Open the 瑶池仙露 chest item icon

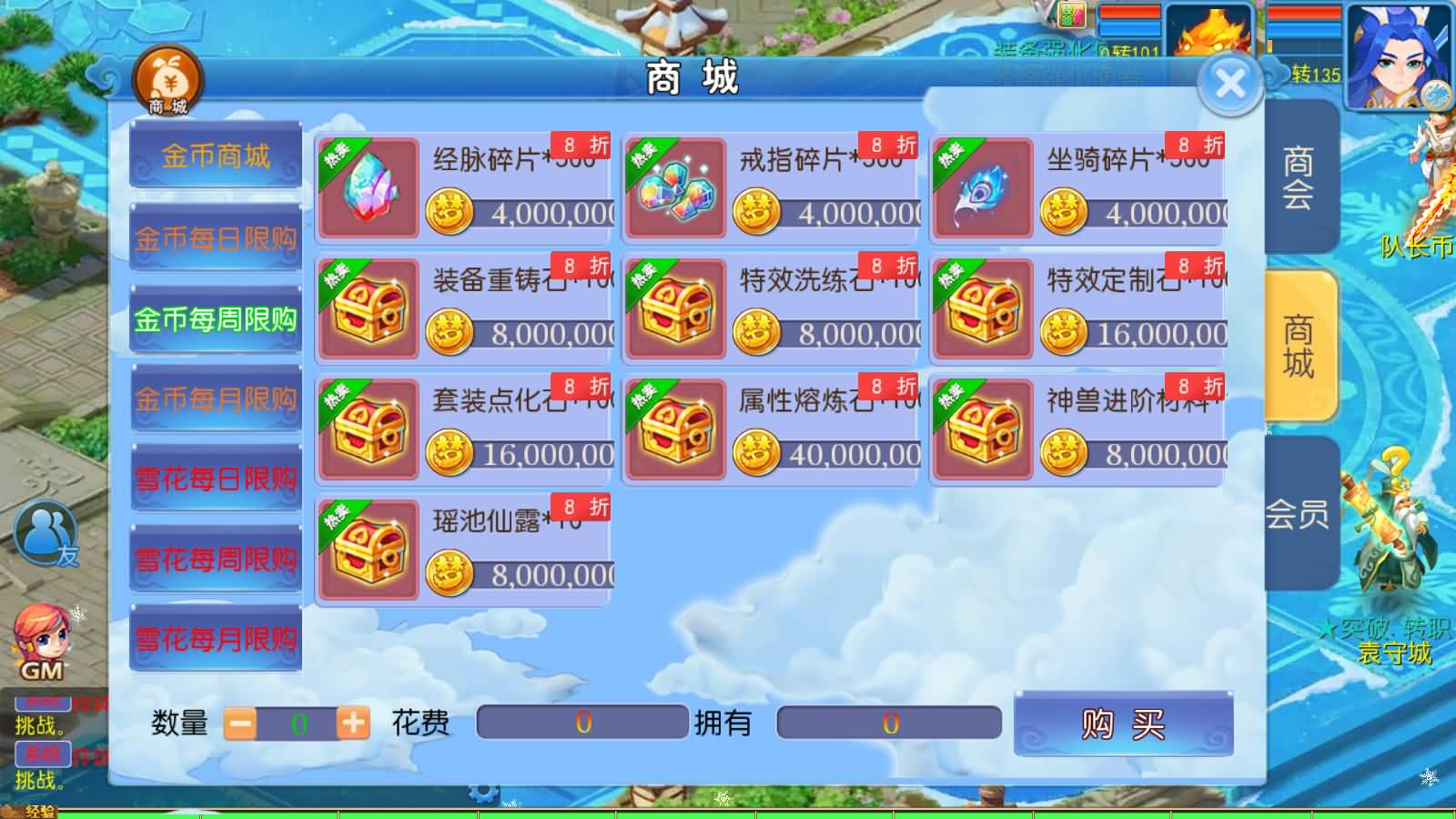pos(369,549)
